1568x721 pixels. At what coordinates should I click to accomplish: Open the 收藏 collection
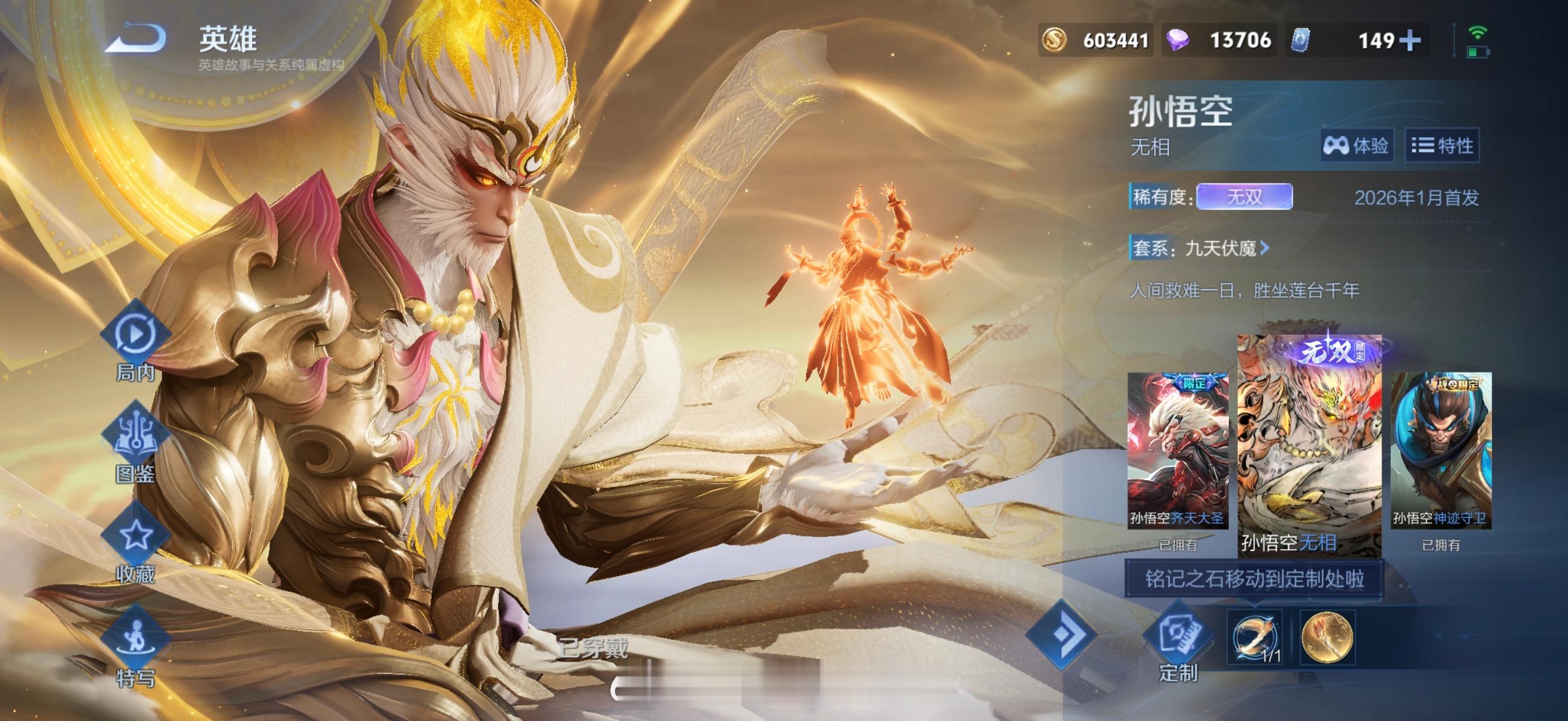point(135,543)
